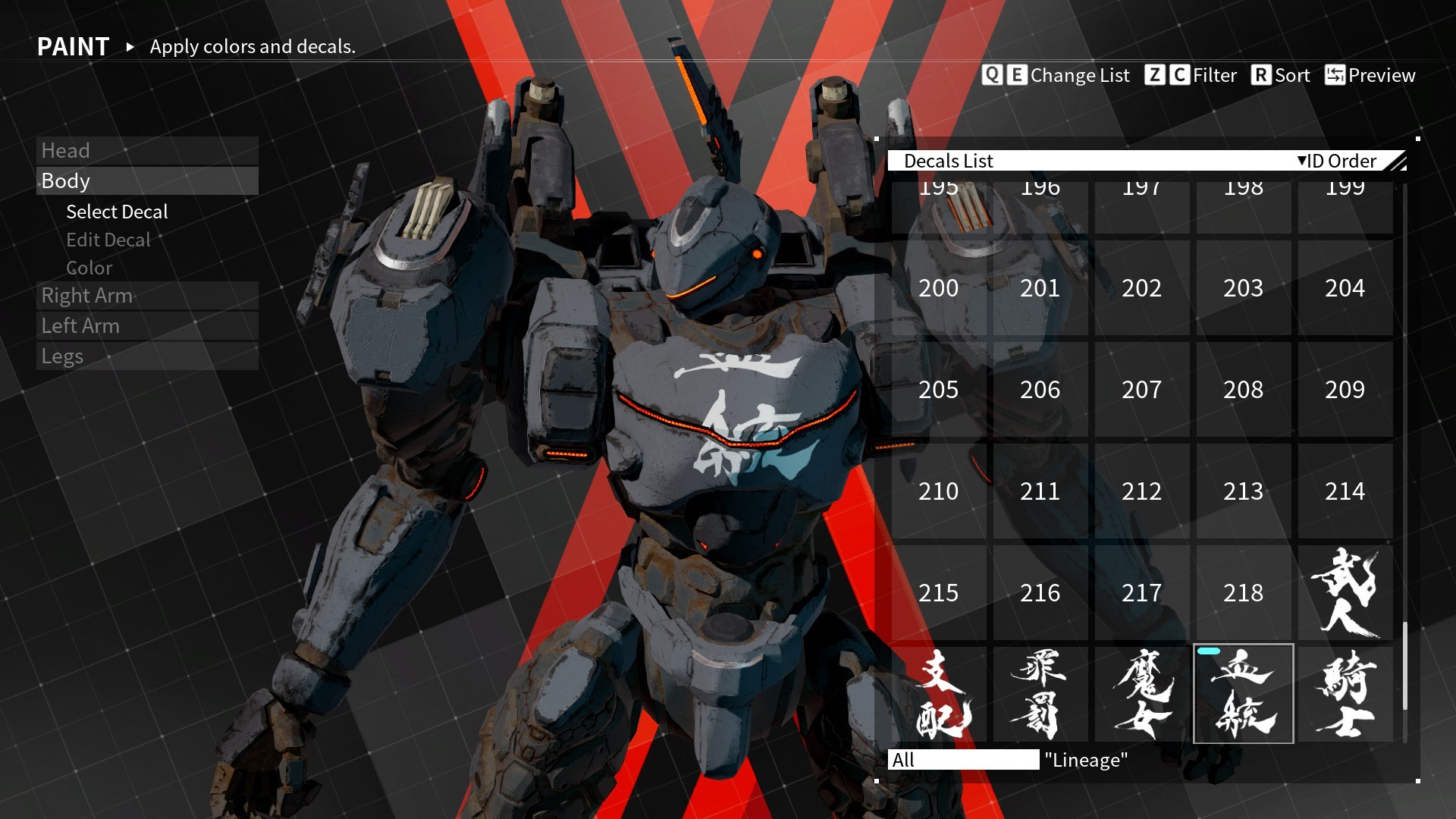The image size is (1456, 819).
Task: Select the 罪罰 kanji decal
Action: click(x=1040, y=695)
